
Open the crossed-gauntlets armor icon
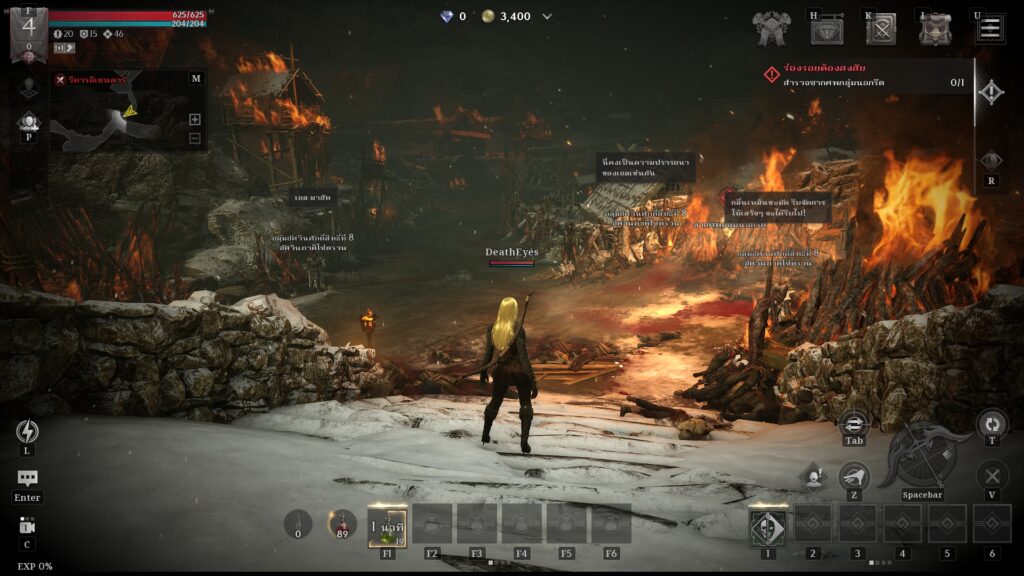pyautogui.click(x=772, y=29)
